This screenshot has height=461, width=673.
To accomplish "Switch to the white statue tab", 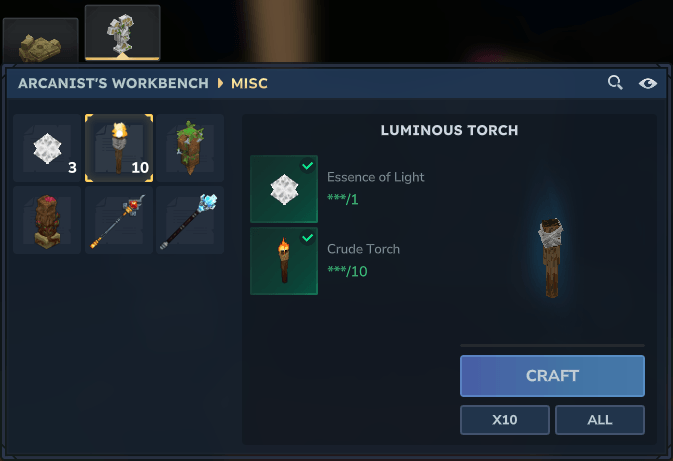I will (122, 34).
